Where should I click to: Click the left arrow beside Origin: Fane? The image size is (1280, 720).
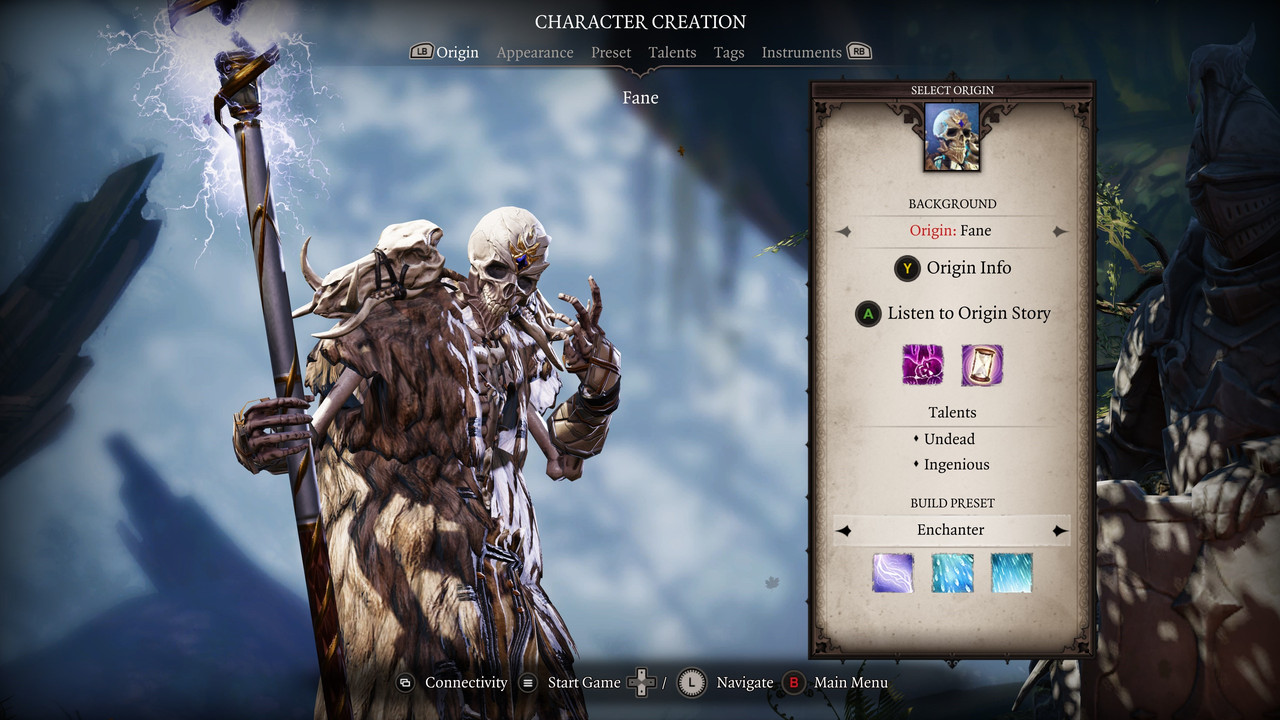pos(843,230)
